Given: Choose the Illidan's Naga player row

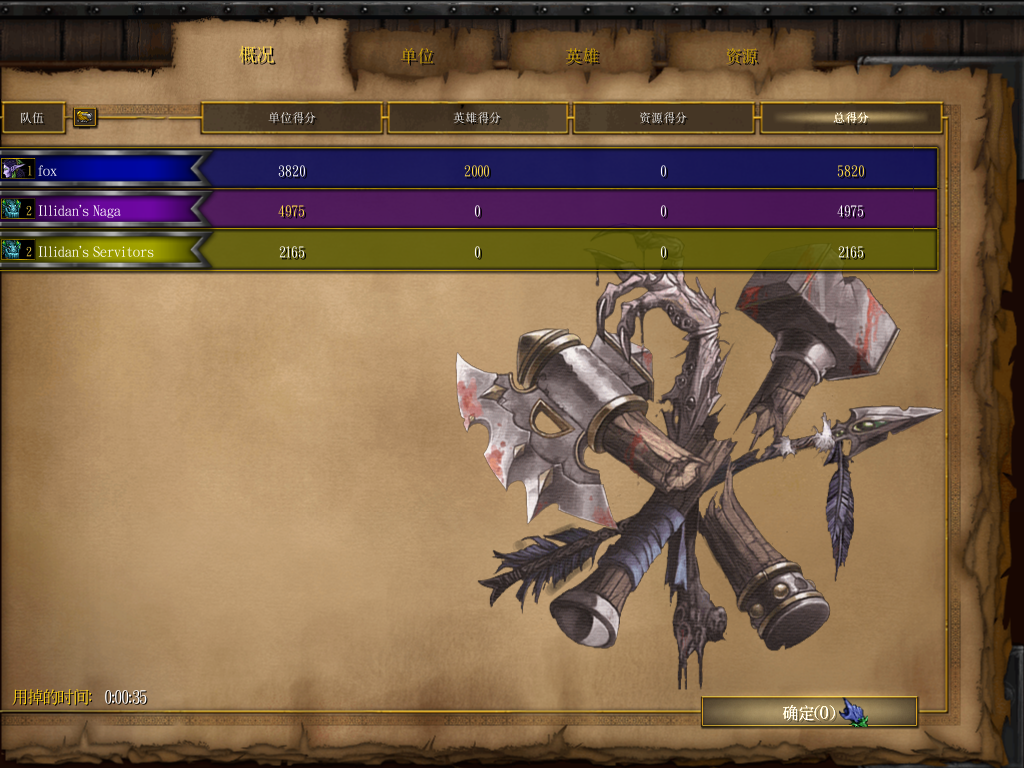Looking at the screenshot, I should pyautogui.click(x=100, y=211).
